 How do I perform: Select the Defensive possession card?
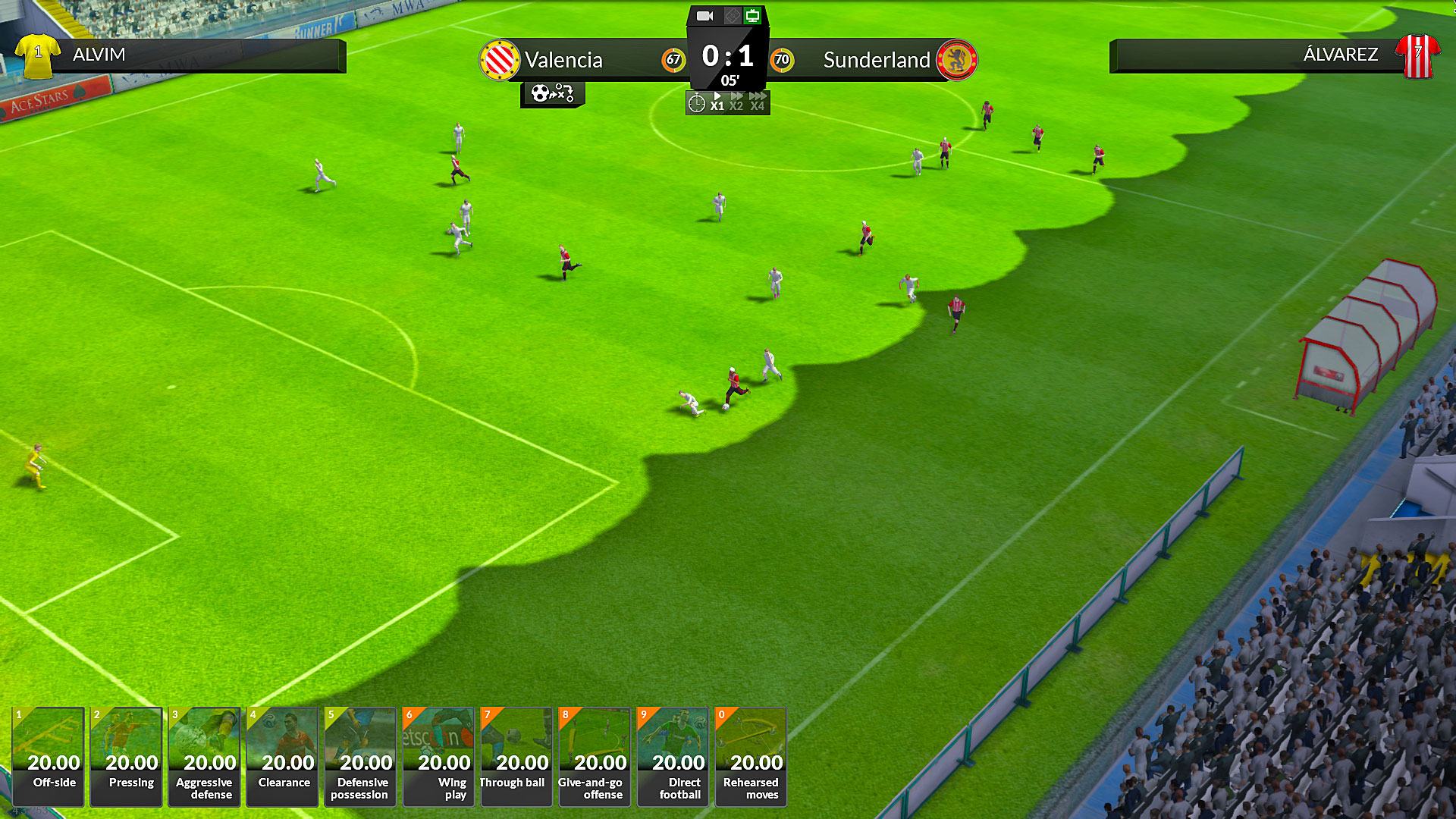(x=361, y=756)
